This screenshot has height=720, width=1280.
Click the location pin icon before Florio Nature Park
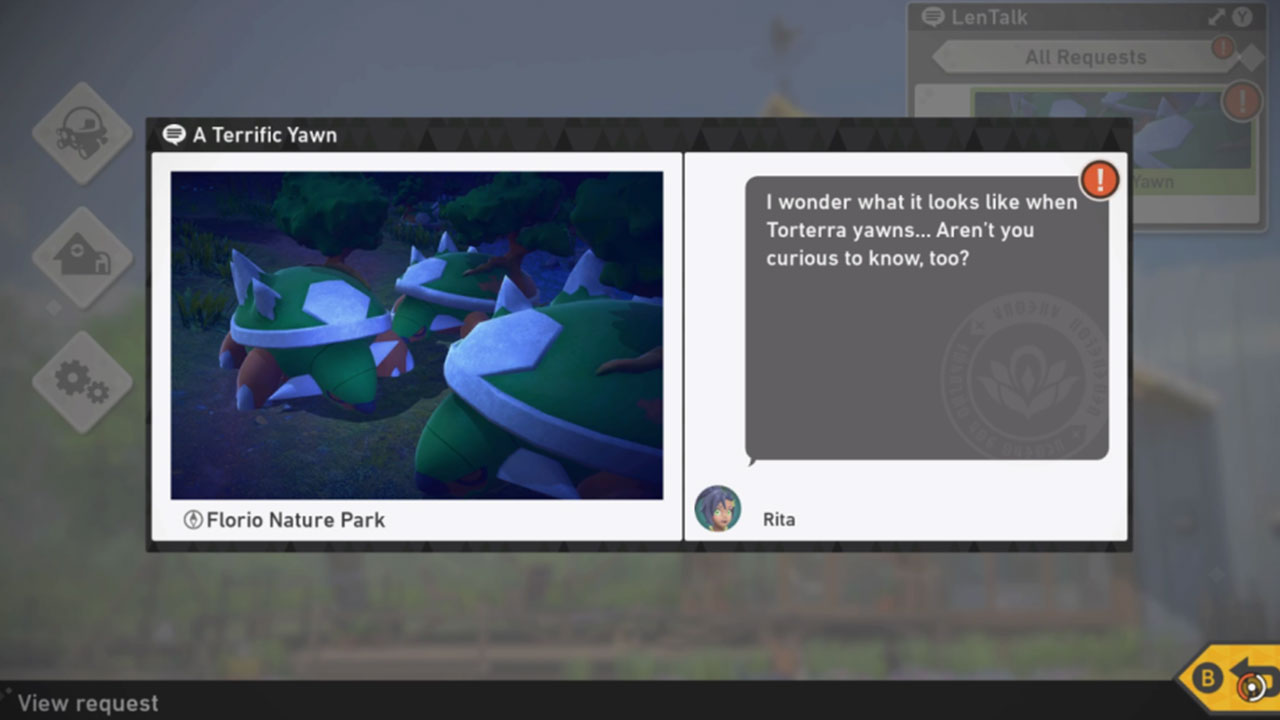tap(194, 520)
